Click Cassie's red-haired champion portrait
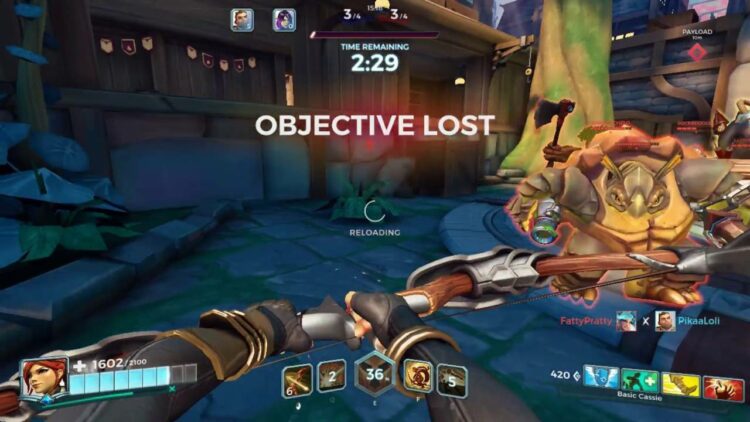Image resolution: width=750 pixels, height=422 pixels. click(45, 377)
